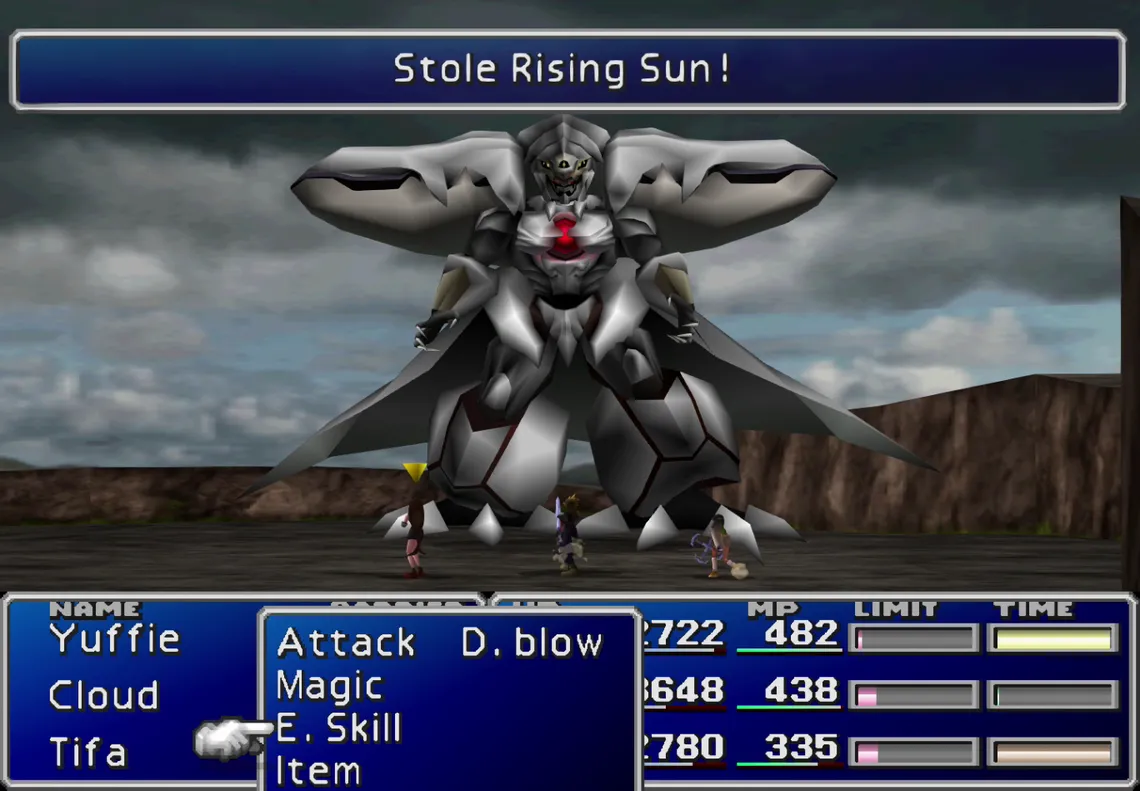
Task: Pick Tifa in the party list
Action: (88, 751)
